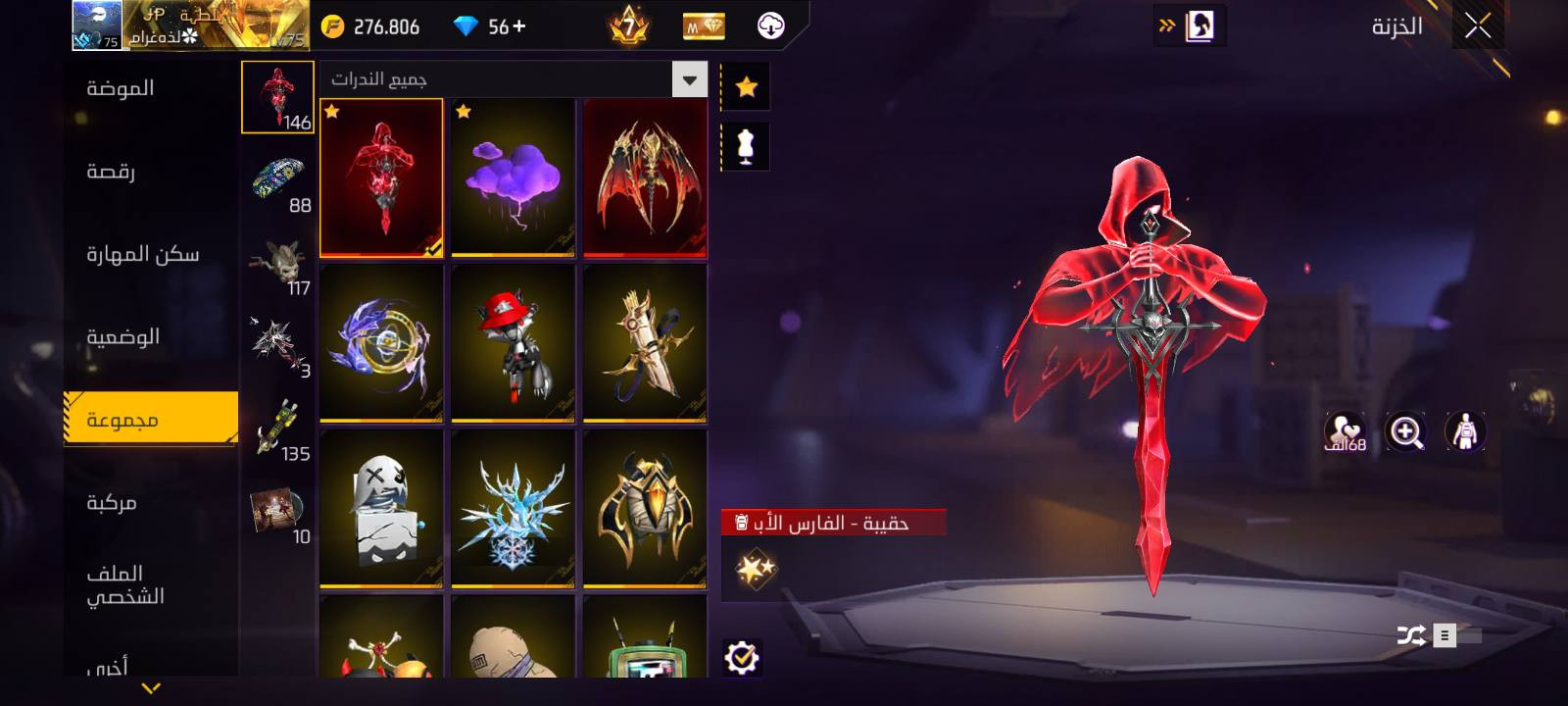Select the purple storm cloud backpack

(x=513, y=177)
